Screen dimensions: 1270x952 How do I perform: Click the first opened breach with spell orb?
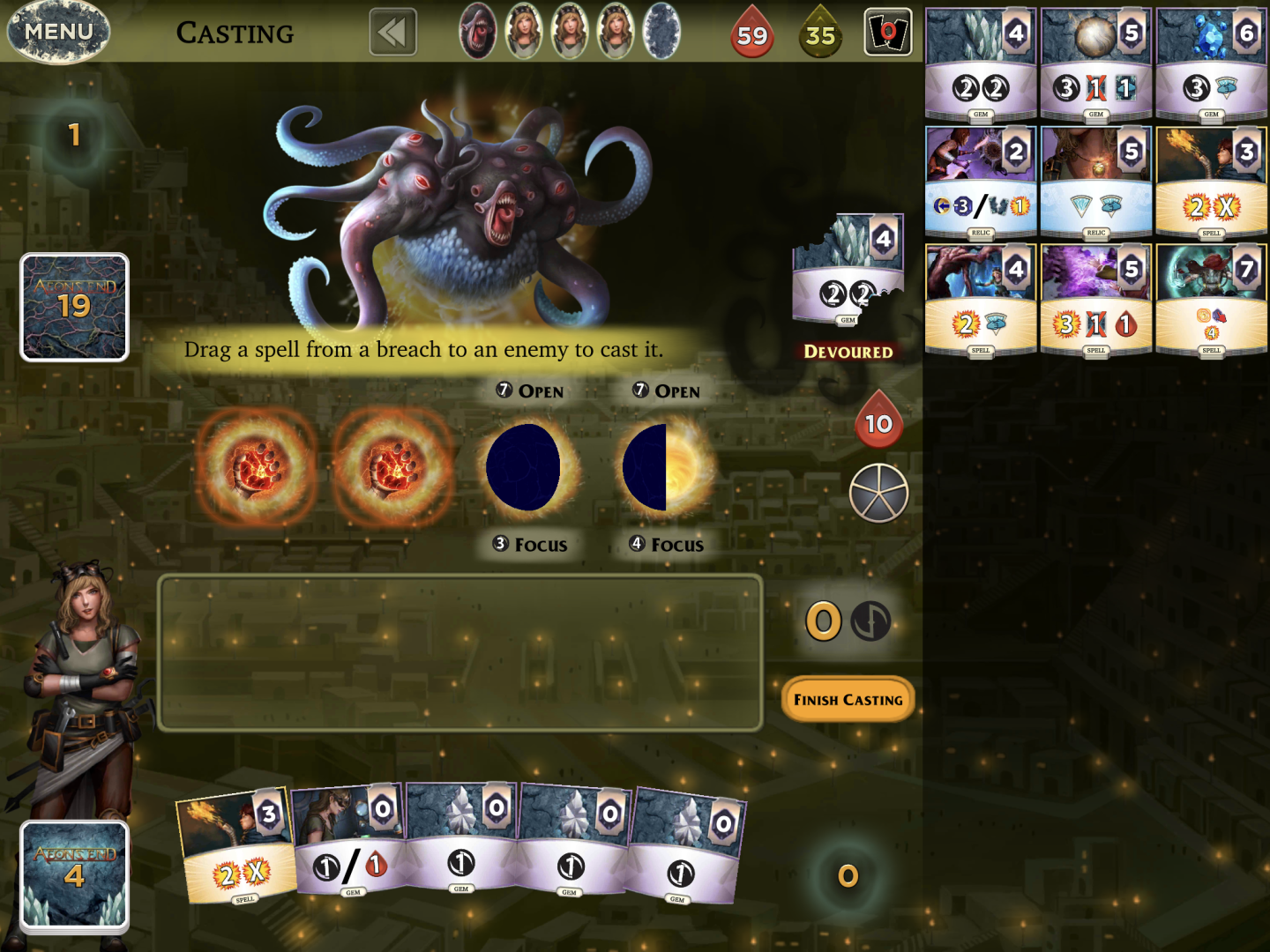tap(256, 467)
